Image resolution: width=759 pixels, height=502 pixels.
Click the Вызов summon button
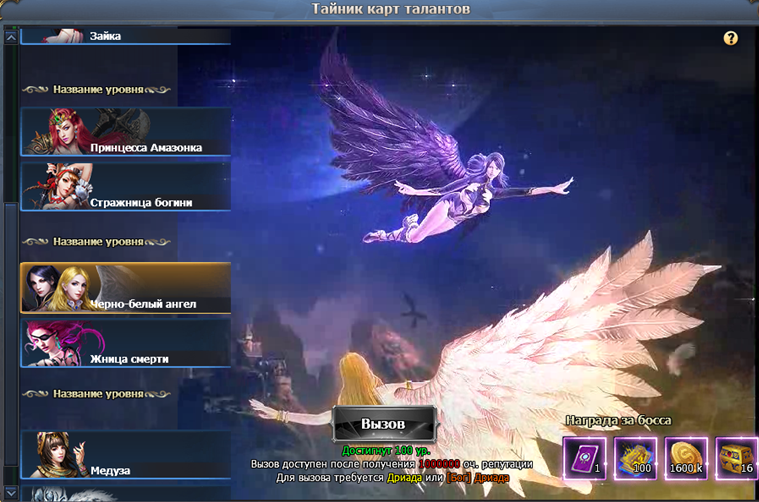[383, 424]
